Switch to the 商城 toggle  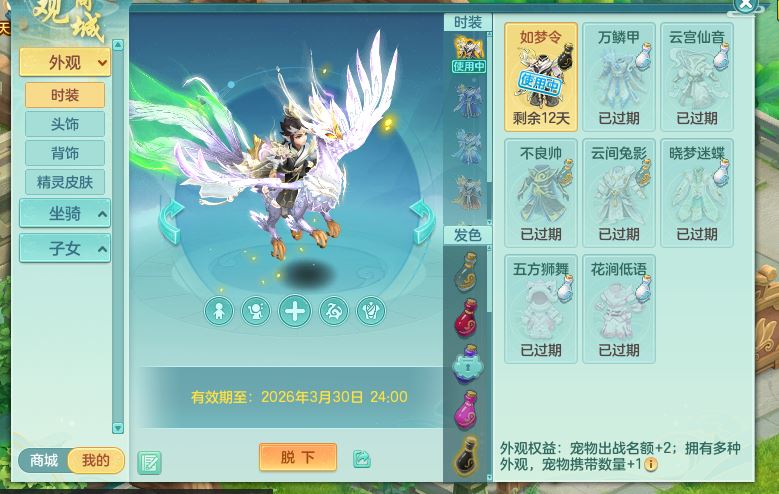point(44,461)
